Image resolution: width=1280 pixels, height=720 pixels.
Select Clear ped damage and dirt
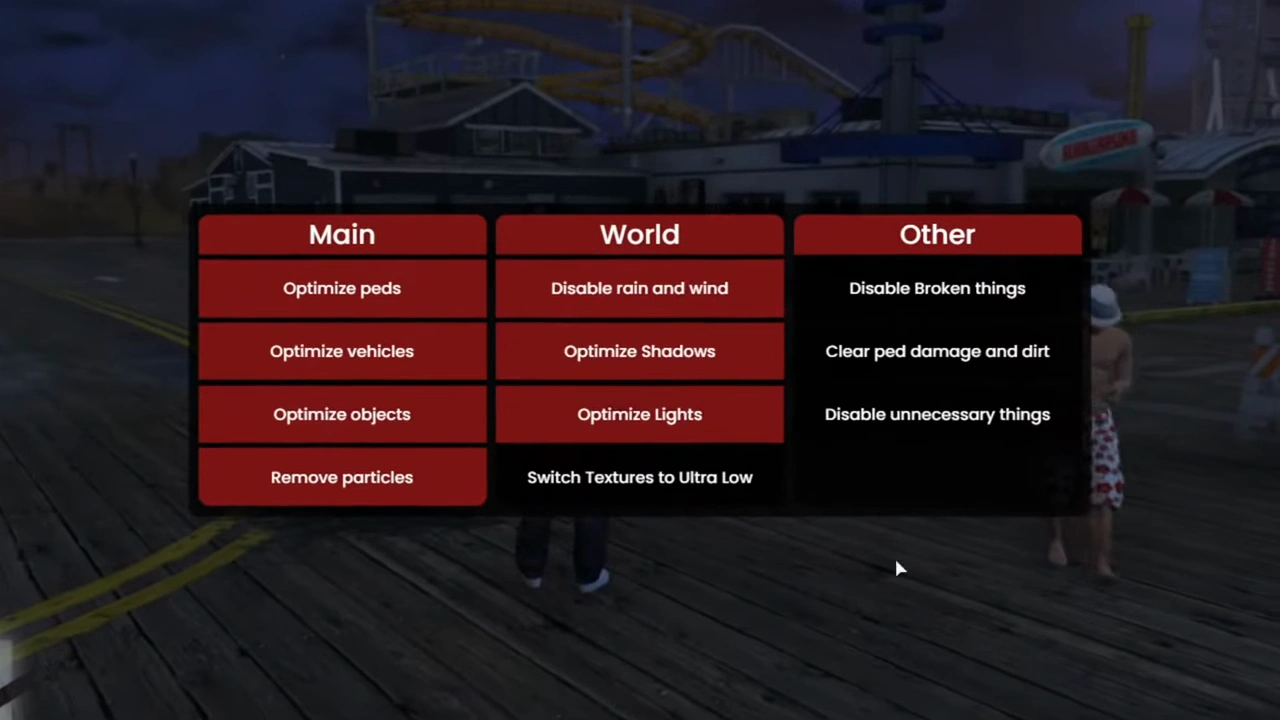click(x=937, y=351)
